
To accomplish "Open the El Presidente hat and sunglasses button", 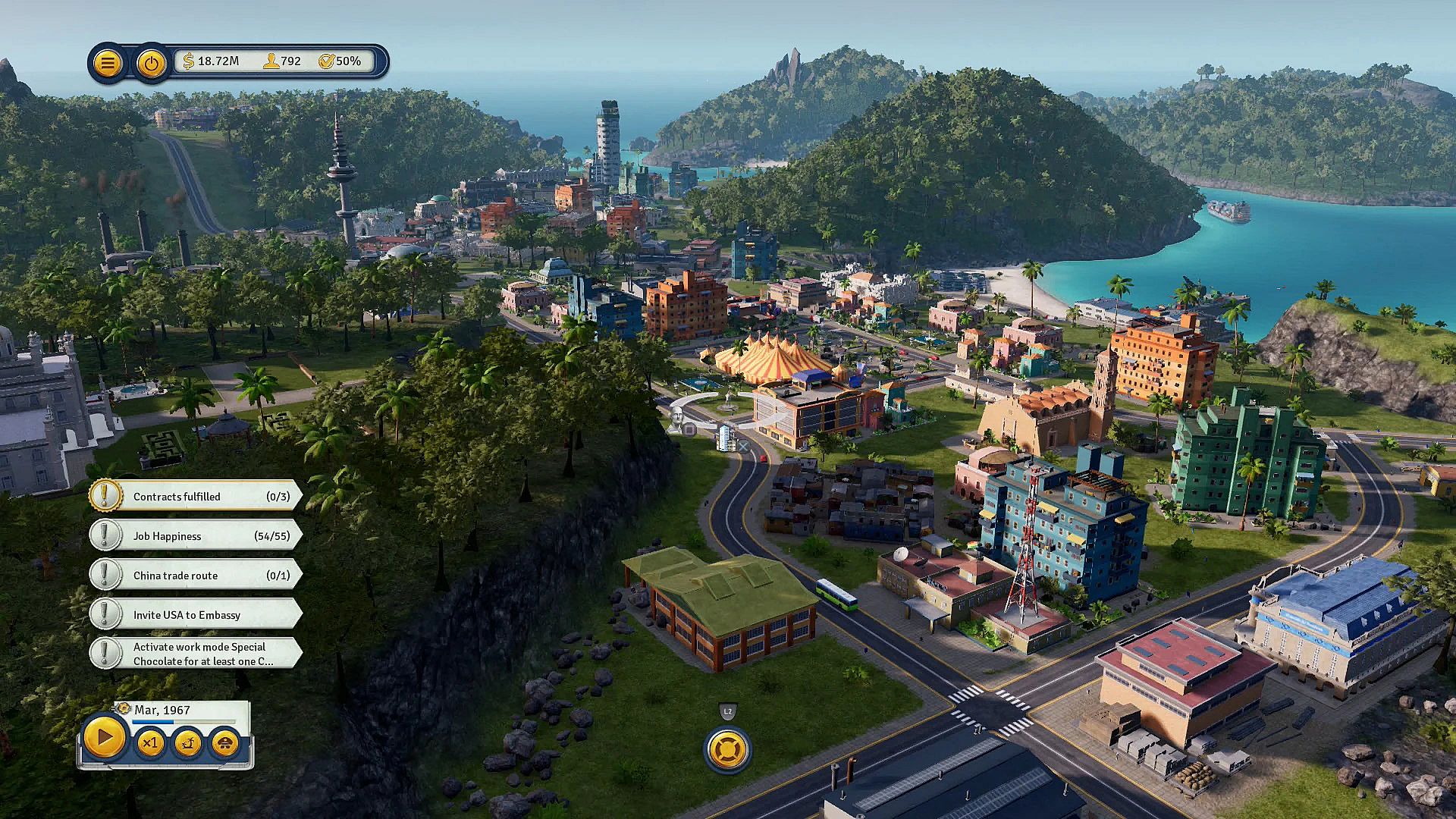I will click(225, 743).
